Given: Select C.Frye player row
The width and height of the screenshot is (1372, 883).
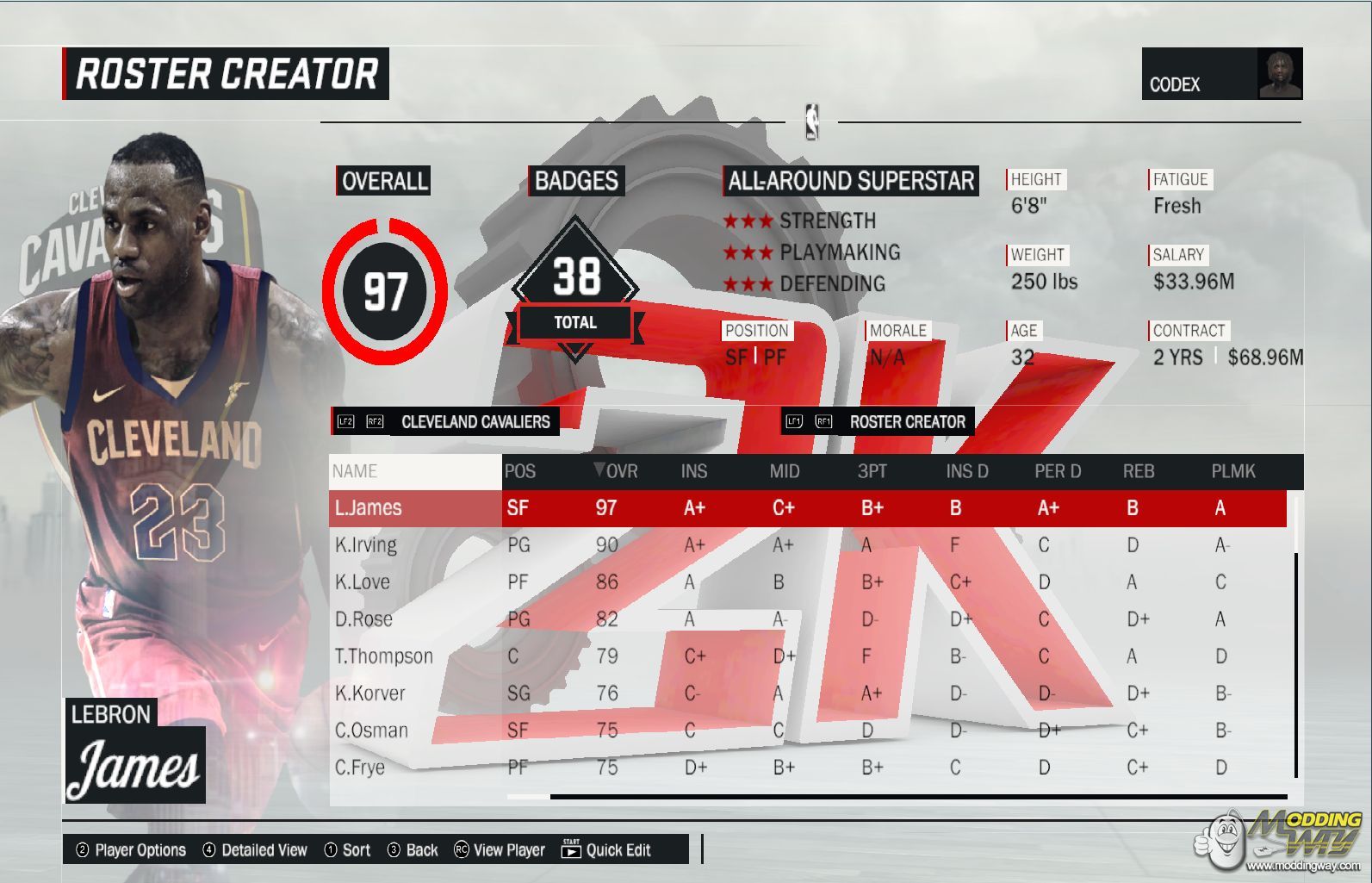Looking at the screenshot, I should click(360, 768).
